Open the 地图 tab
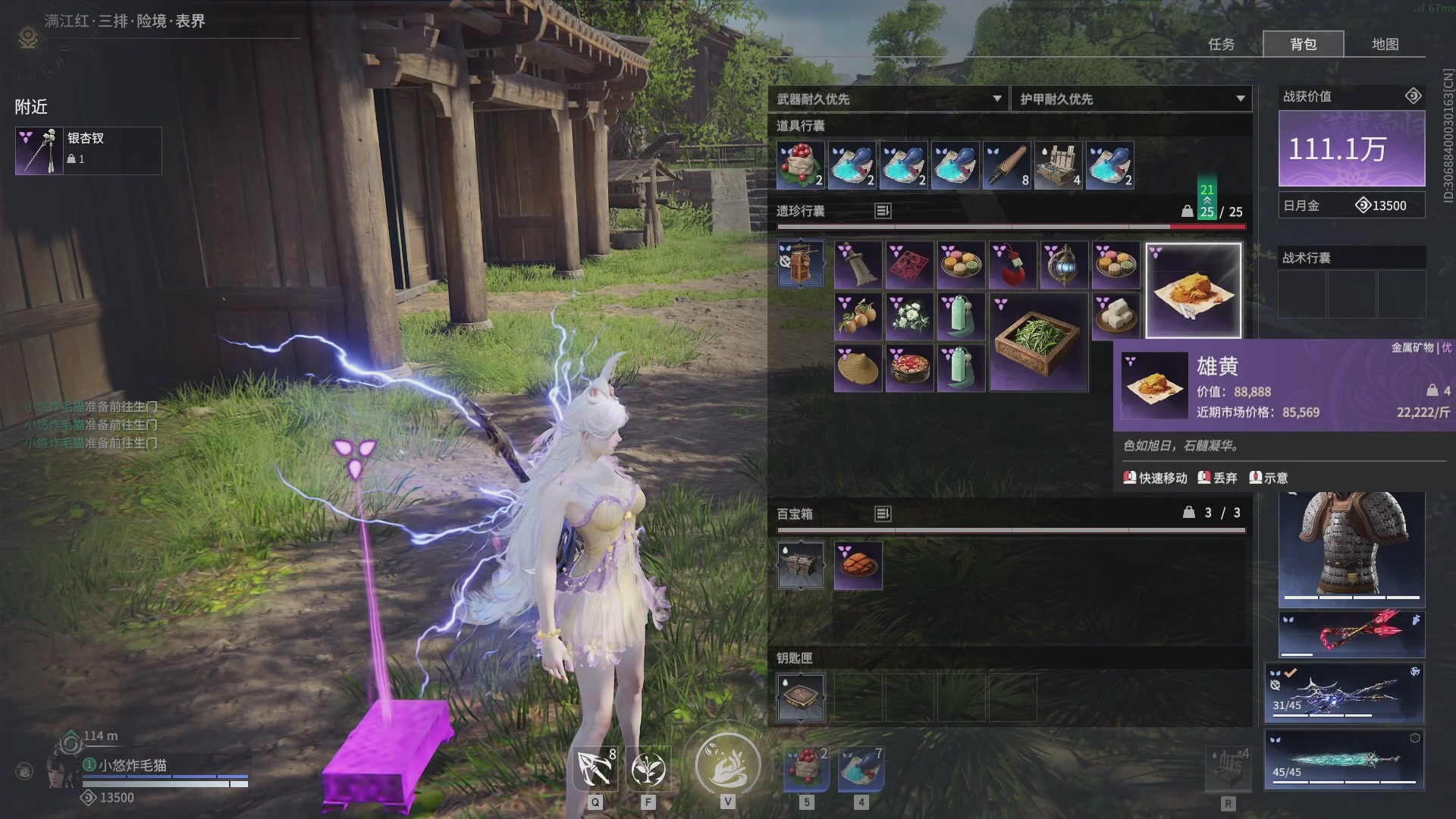 click(1385, 44)
